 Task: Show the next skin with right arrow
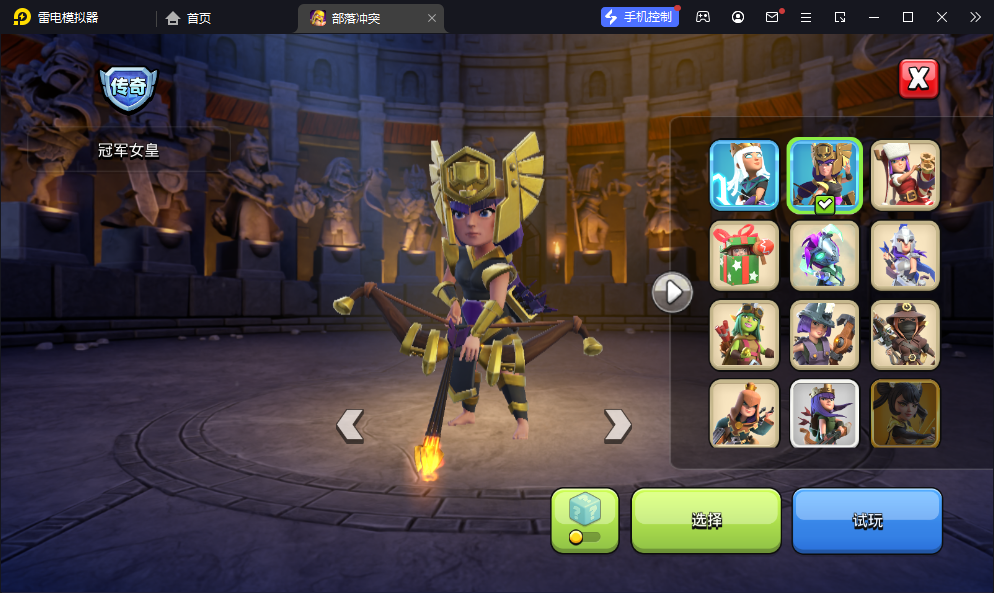(618, 425)
